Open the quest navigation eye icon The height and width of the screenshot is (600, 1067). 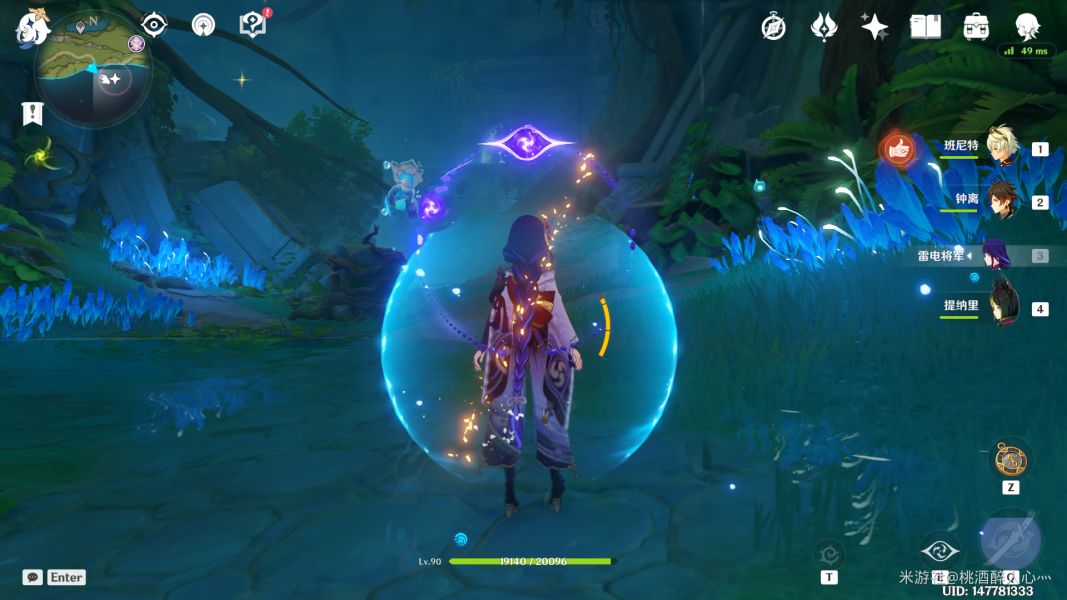click(x=154, y=24)
